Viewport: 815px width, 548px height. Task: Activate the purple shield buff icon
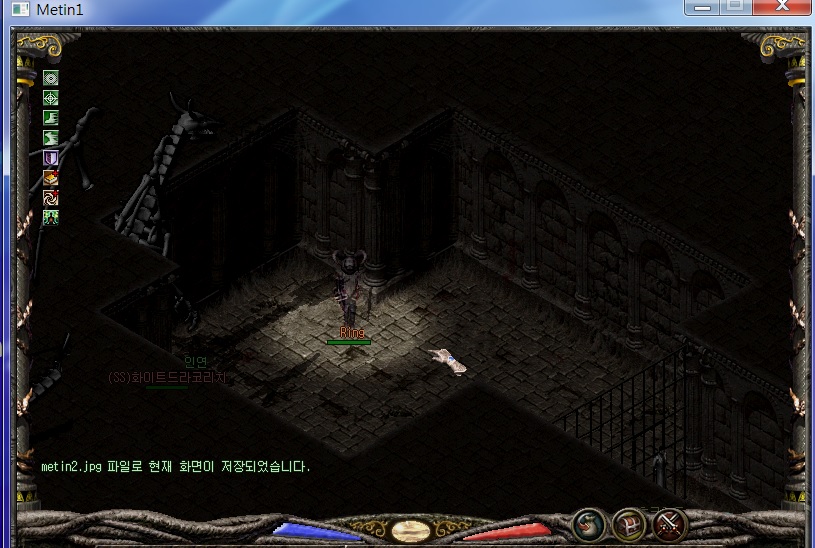[50, 158]
